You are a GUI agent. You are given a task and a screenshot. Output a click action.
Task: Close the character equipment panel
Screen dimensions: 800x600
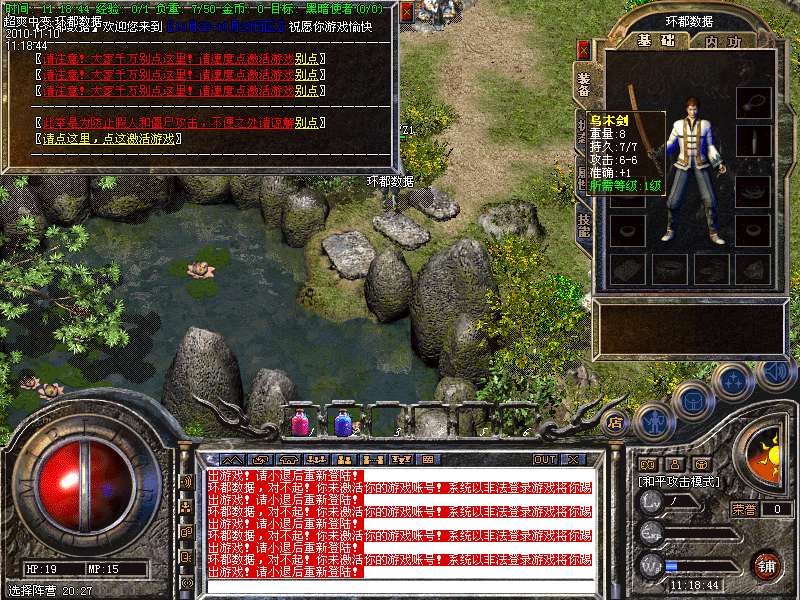point(584,48)
